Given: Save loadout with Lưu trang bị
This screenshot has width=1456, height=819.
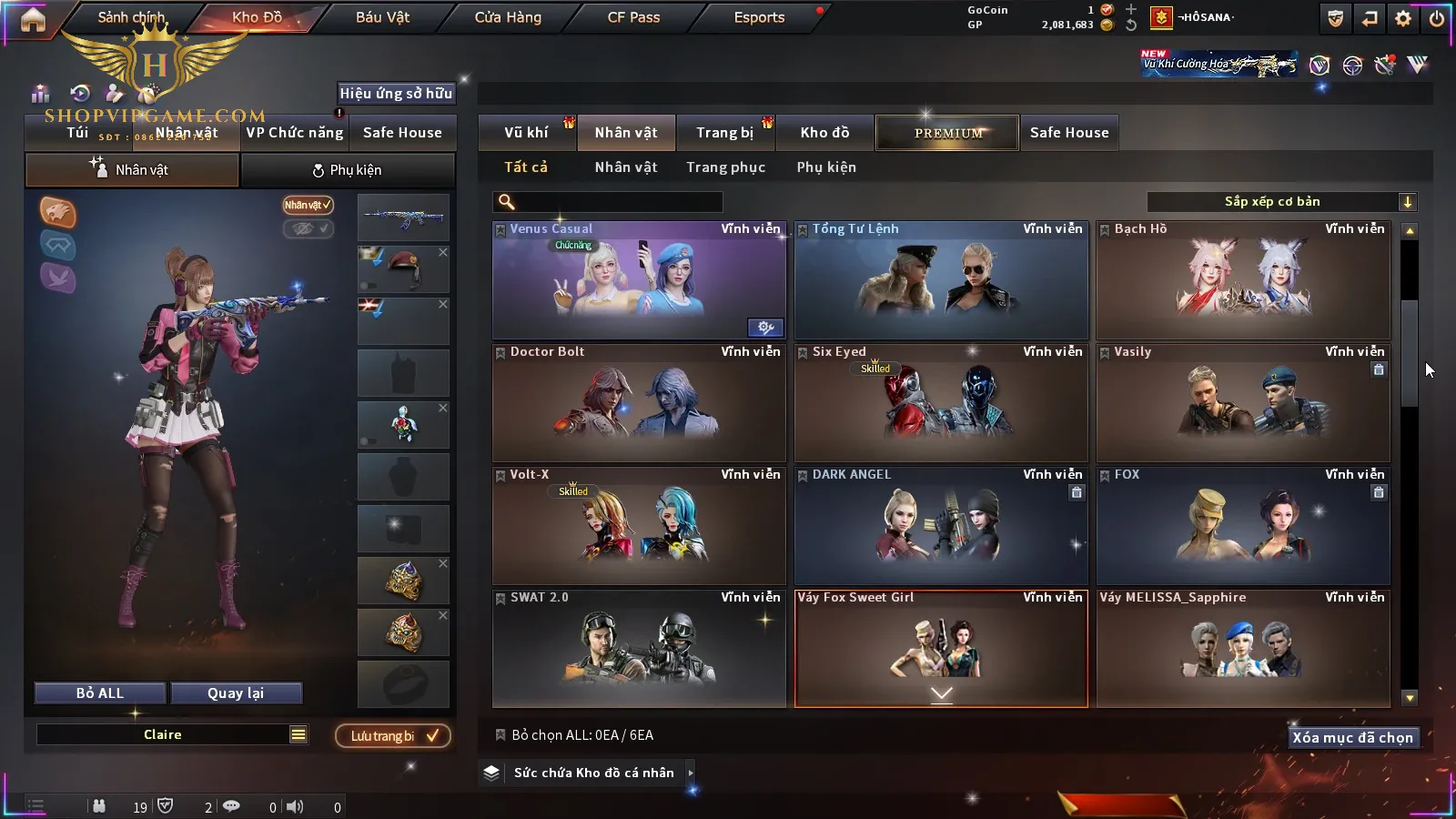Looking at the screenshot, I should (x=393, y=736).
